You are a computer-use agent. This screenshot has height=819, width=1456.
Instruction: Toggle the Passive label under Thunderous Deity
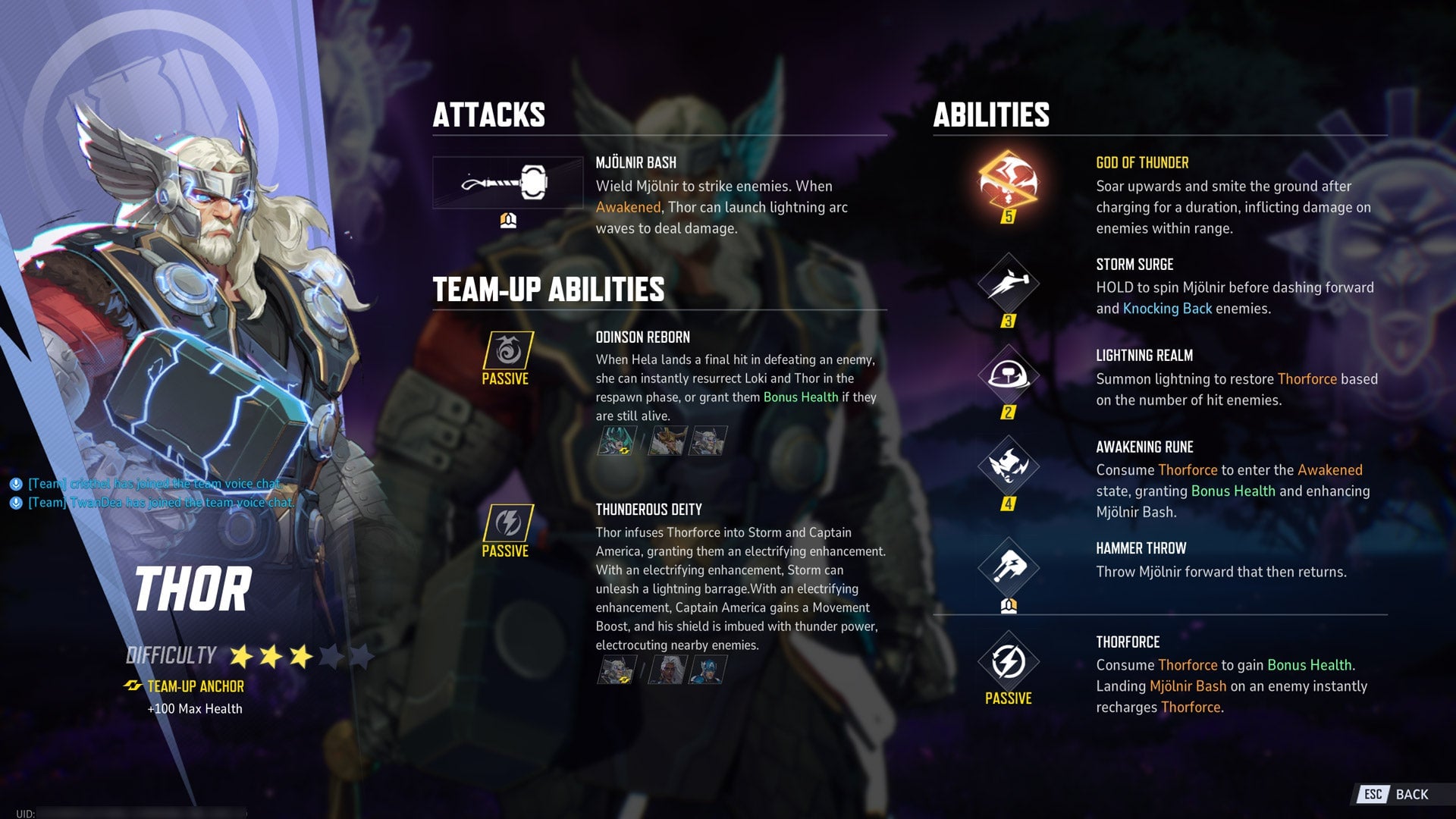(x=507, y=552)
